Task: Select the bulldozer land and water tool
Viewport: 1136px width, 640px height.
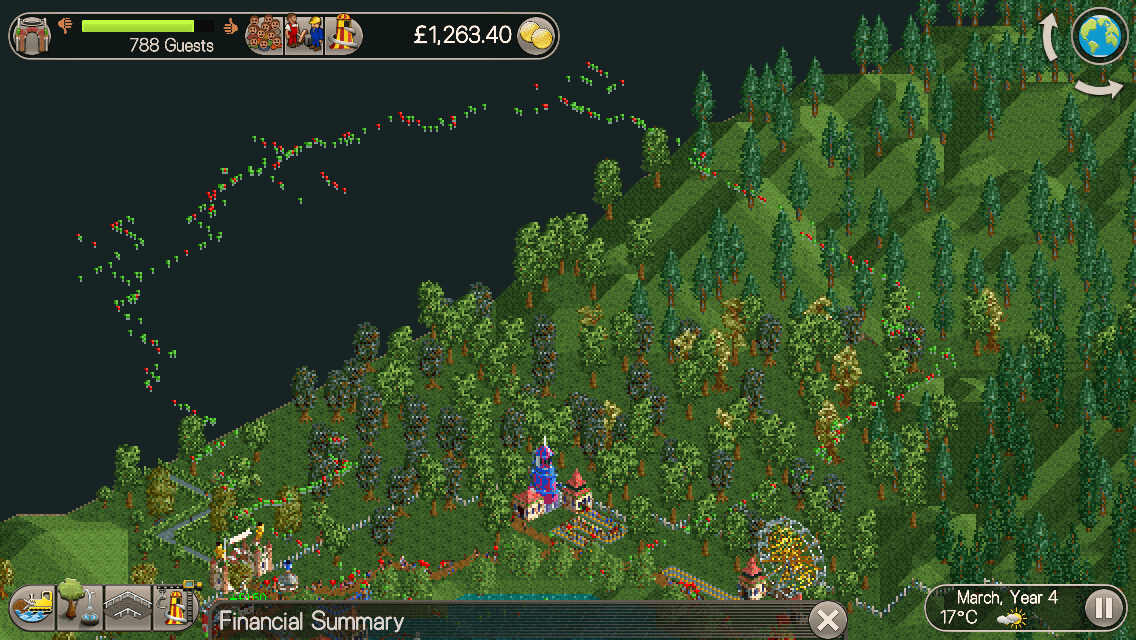Action: [x=32, y=606]
